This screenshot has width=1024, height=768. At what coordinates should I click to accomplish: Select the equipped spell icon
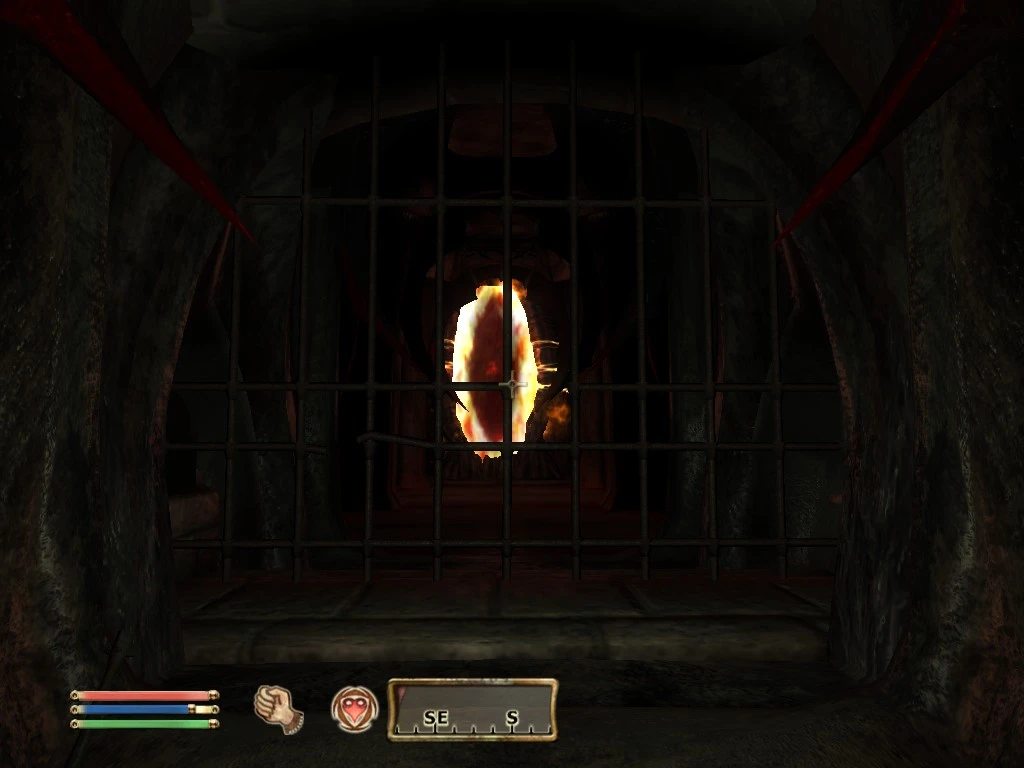tap(354, 709)
